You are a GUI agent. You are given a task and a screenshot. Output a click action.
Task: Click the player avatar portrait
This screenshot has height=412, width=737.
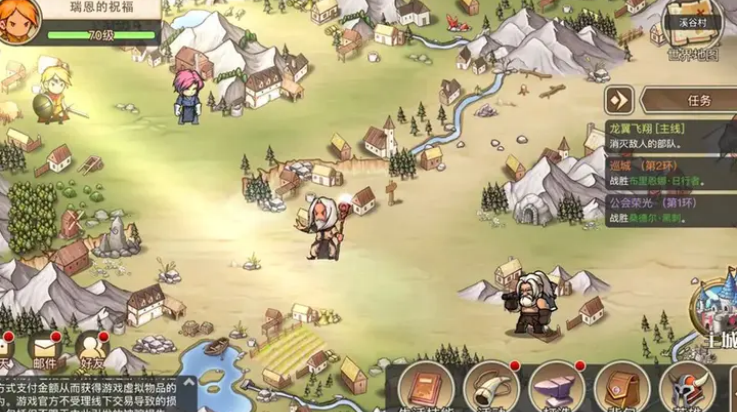point(19,20)
